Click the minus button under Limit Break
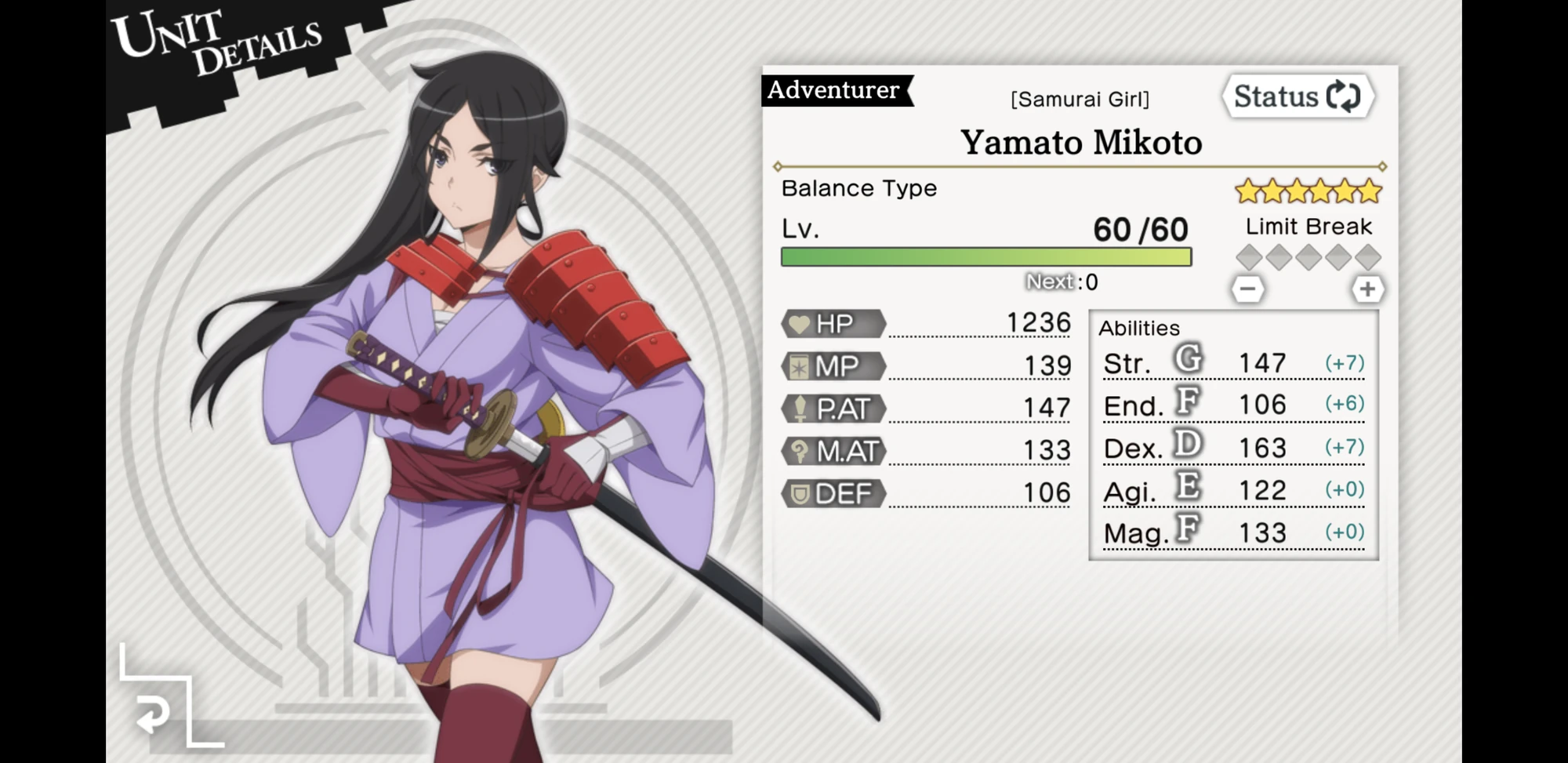The height and width of the screenshot is (763, 1568). coord(1250,289)
